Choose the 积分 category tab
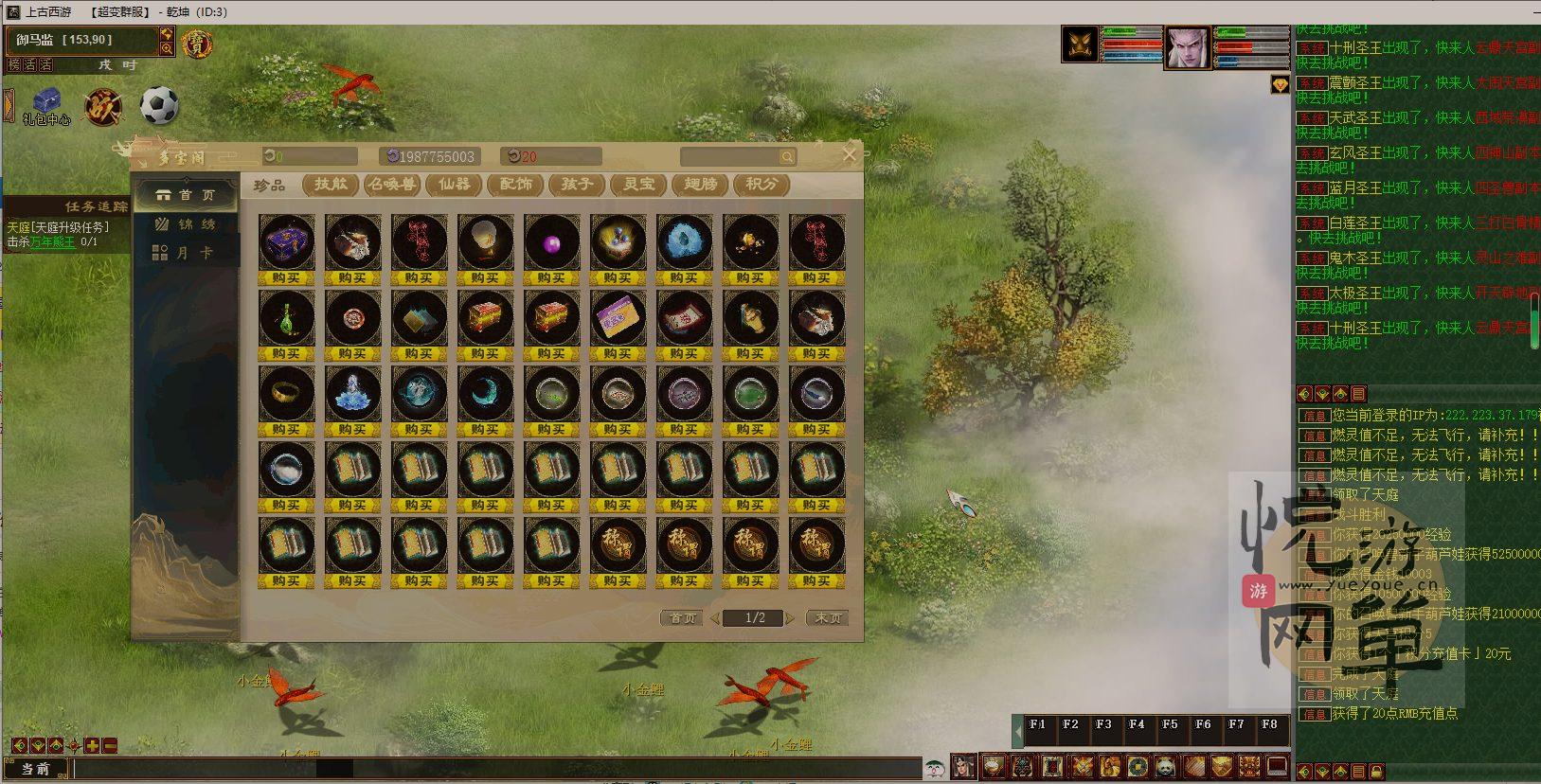The height and width of the screenshot is (784, 1541). (762, 185)
